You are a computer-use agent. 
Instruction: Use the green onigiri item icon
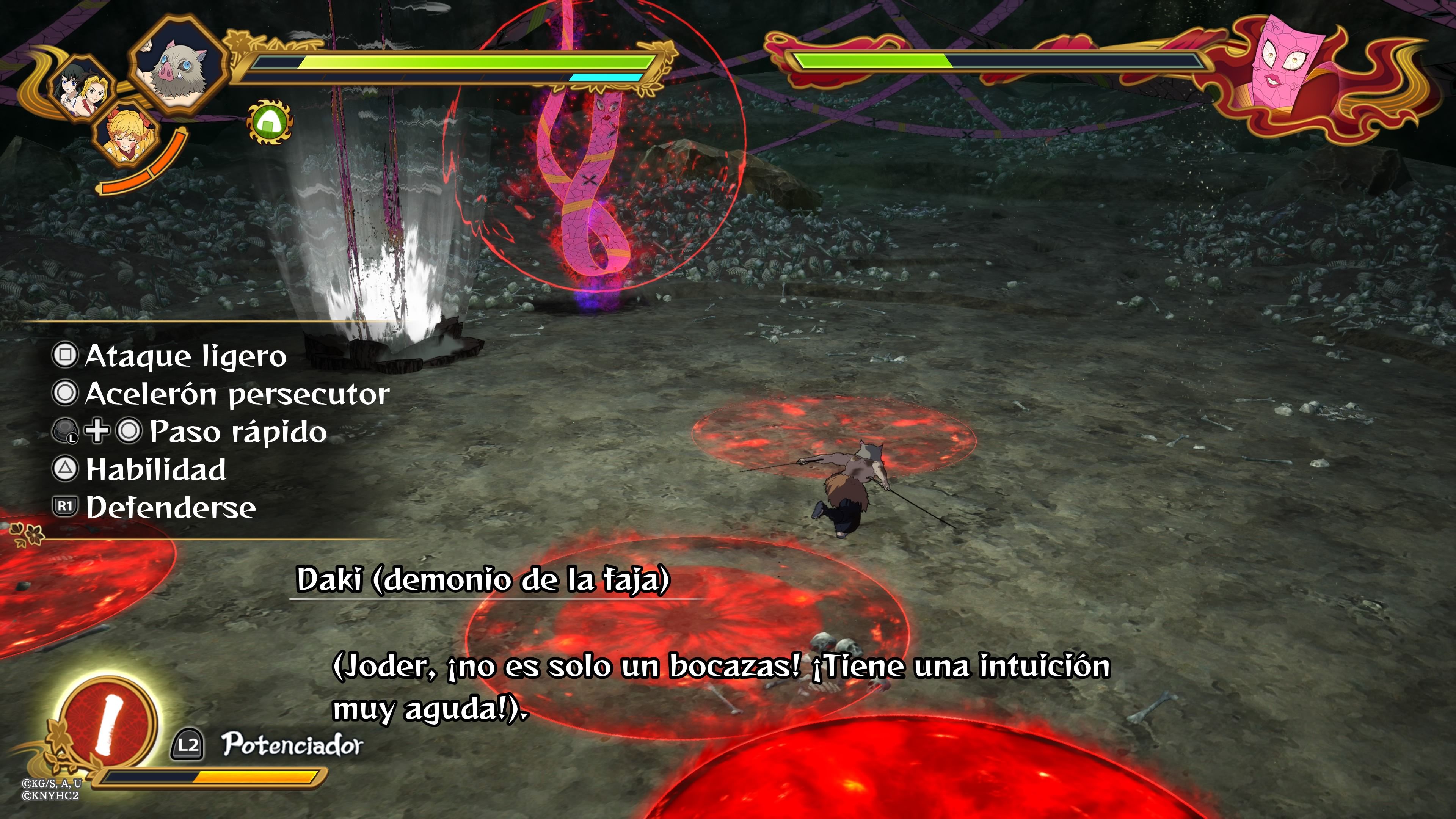point(270,121)
